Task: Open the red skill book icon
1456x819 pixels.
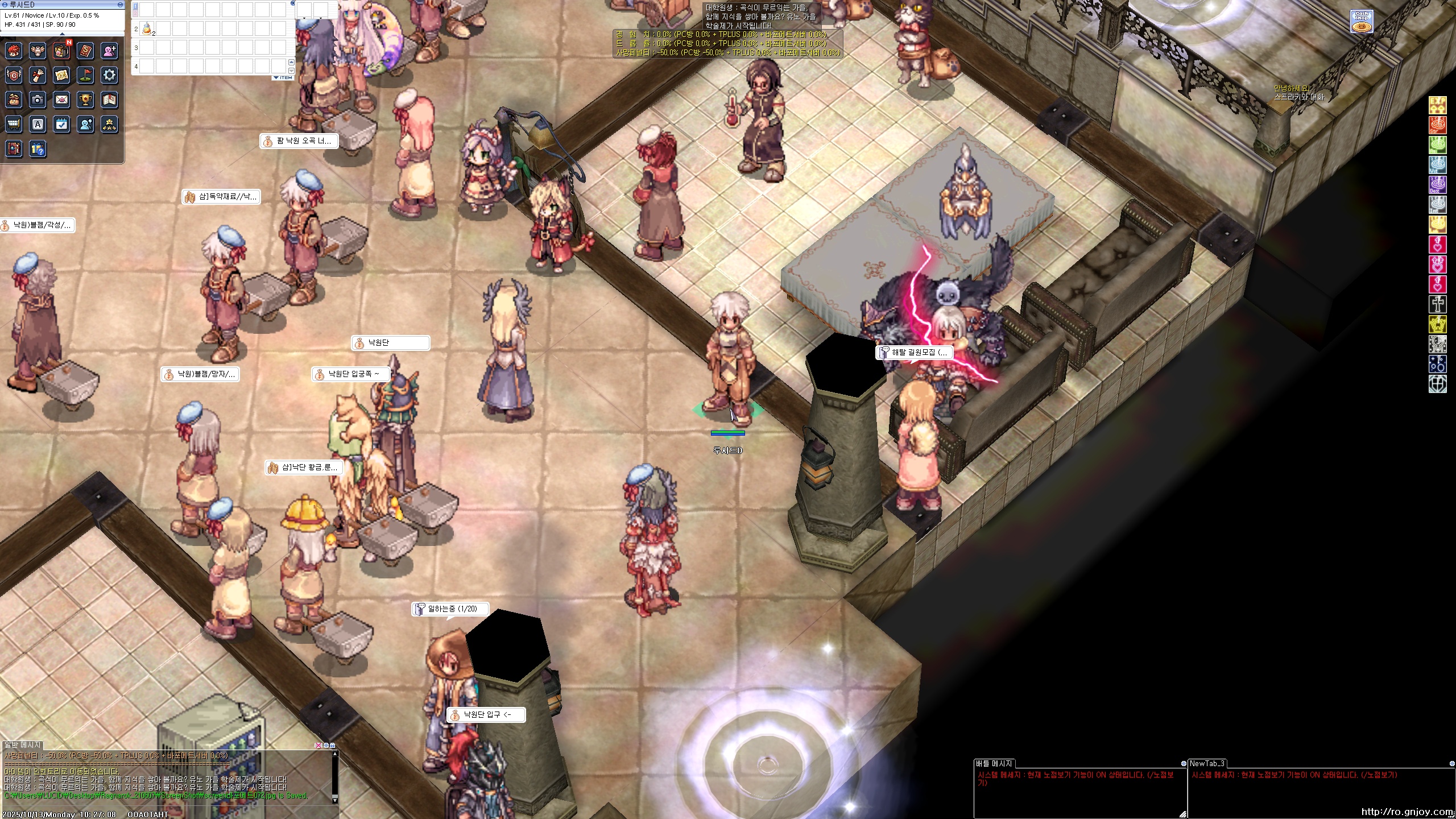Action: click(x=85, y=51)
